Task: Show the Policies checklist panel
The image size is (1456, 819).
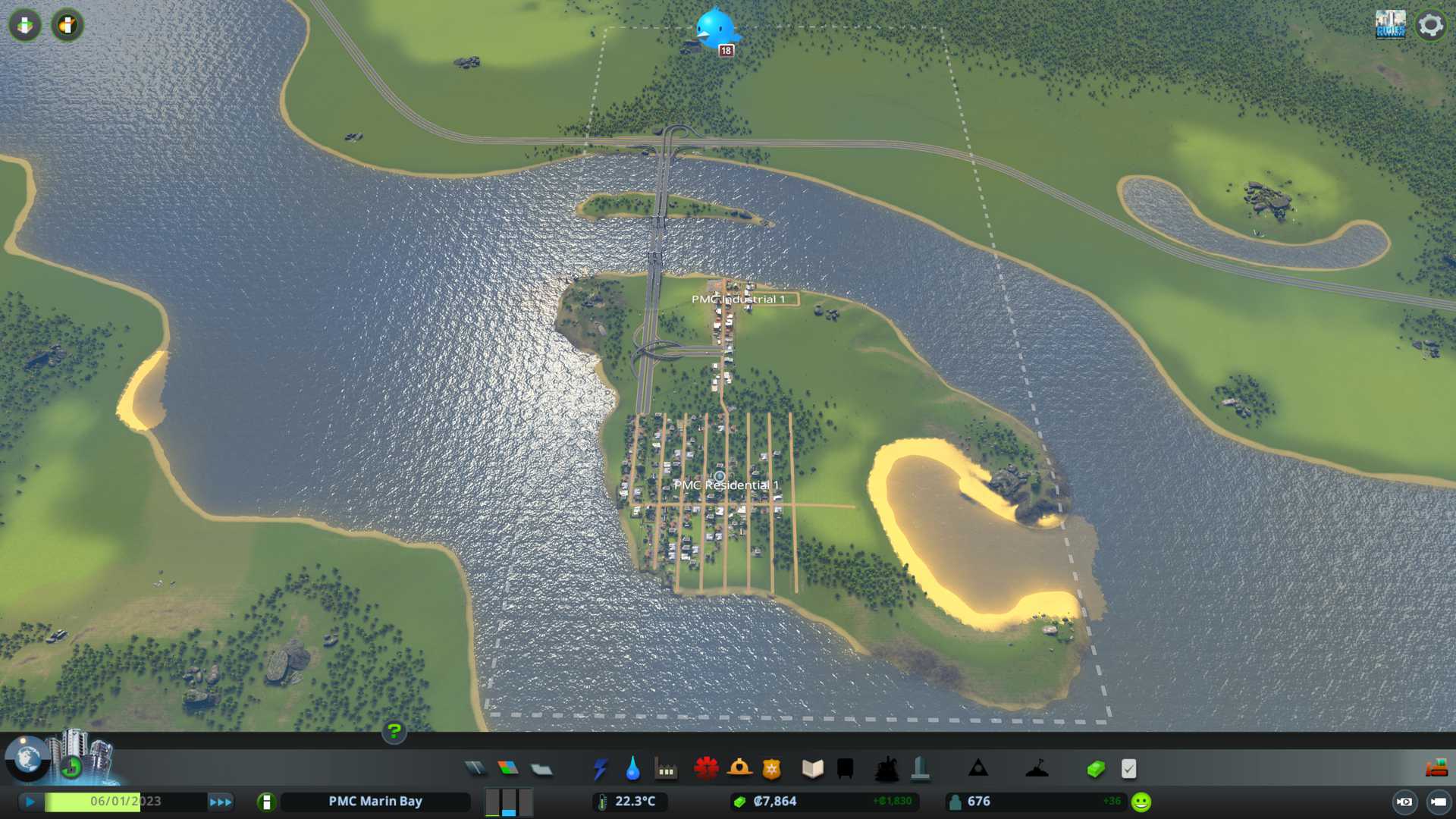Action: coord(1128,769)
